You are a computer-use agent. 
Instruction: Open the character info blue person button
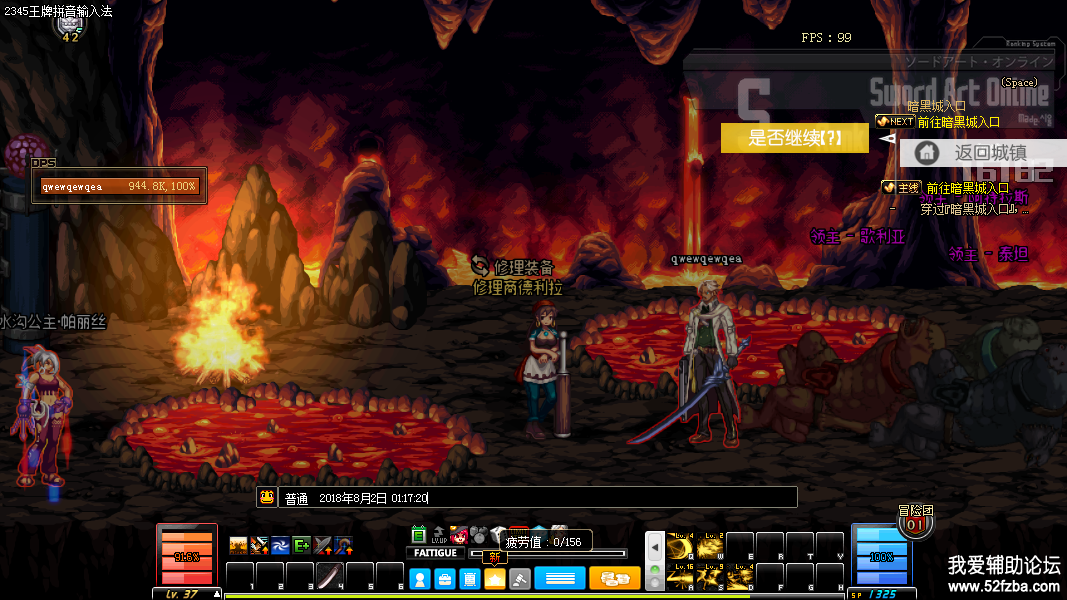coord(420,578)
